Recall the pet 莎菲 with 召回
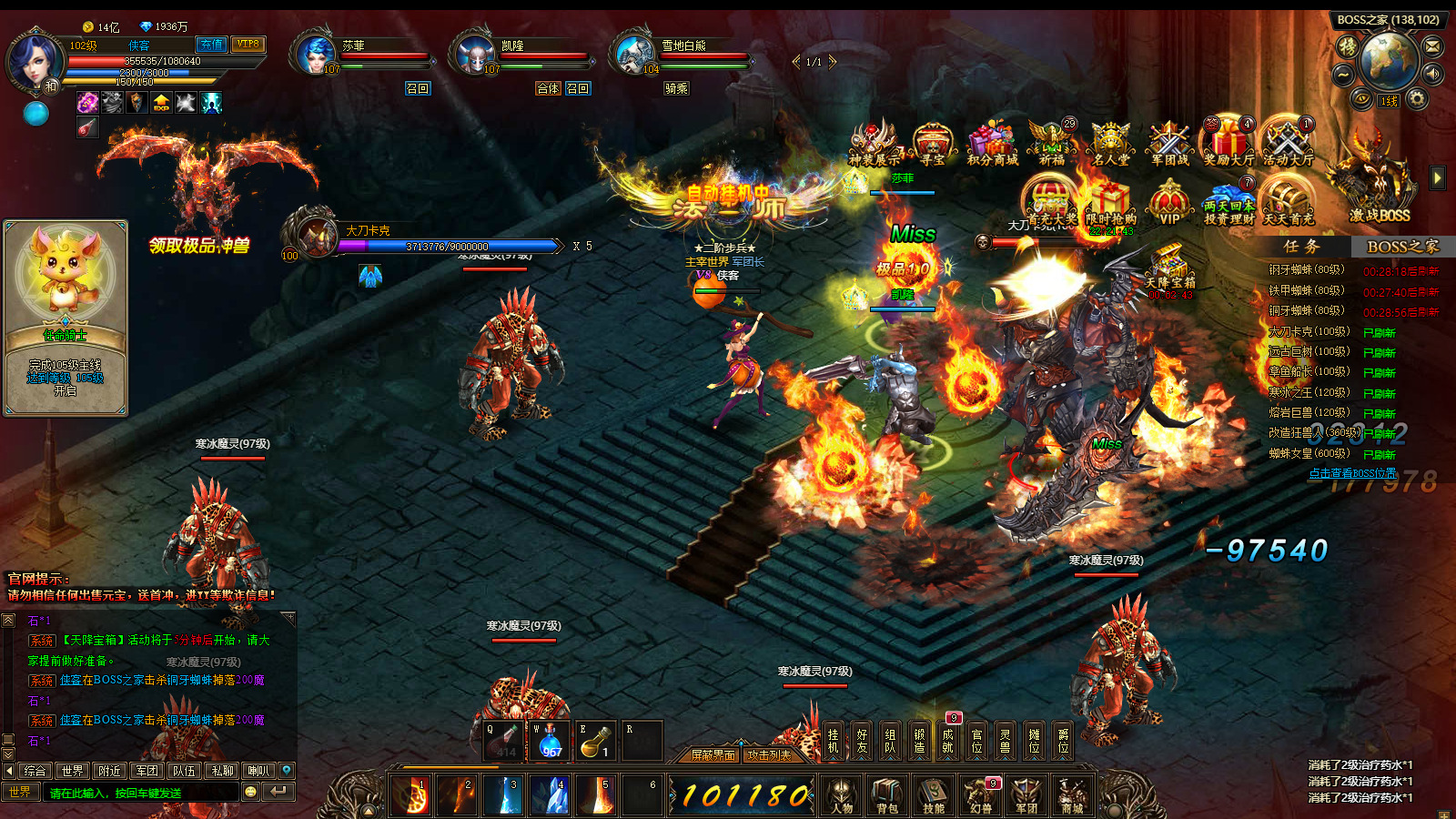1456x819 pixels. 418,88
